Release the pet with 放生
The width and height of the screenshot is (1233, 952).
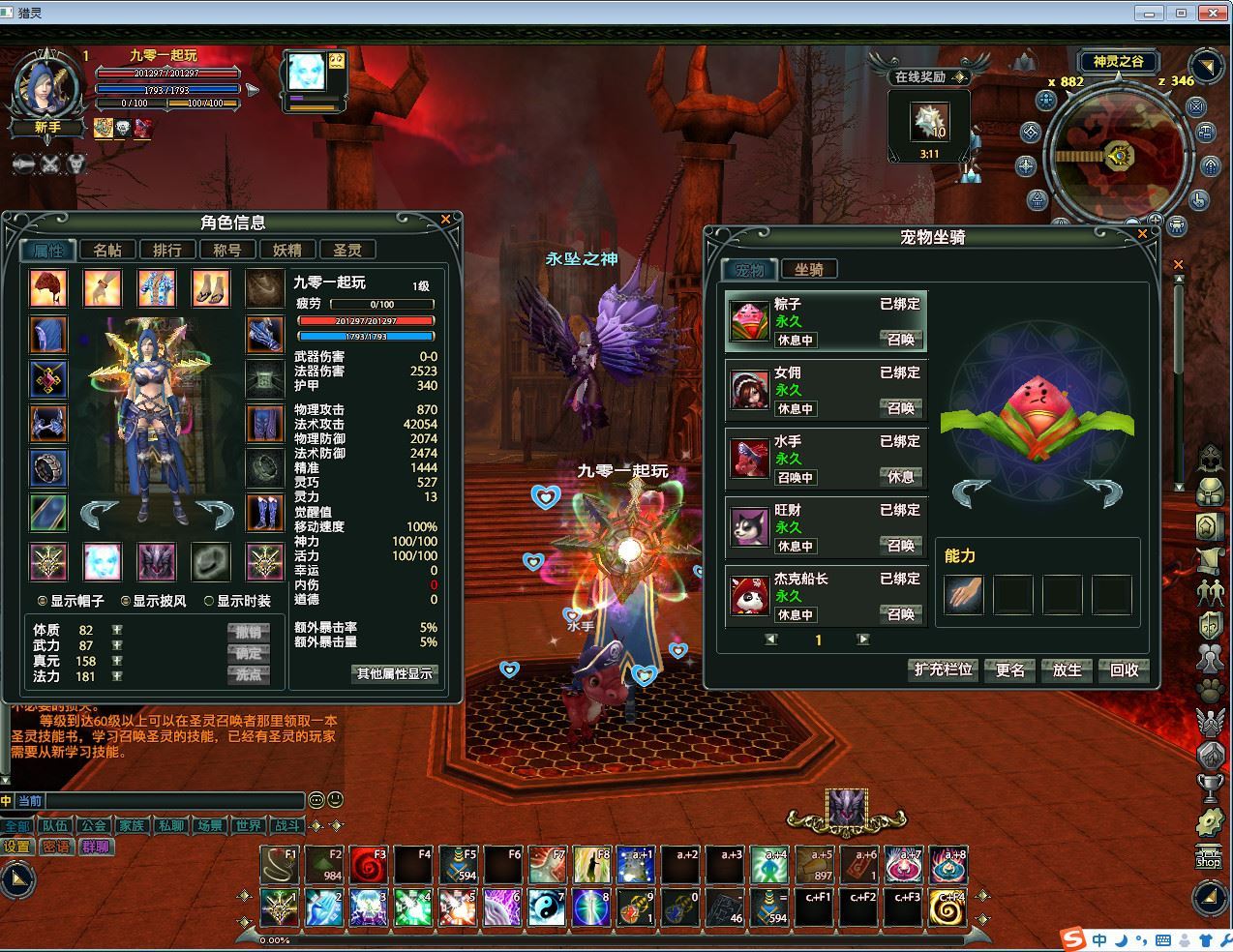(x=1067, y=669)
